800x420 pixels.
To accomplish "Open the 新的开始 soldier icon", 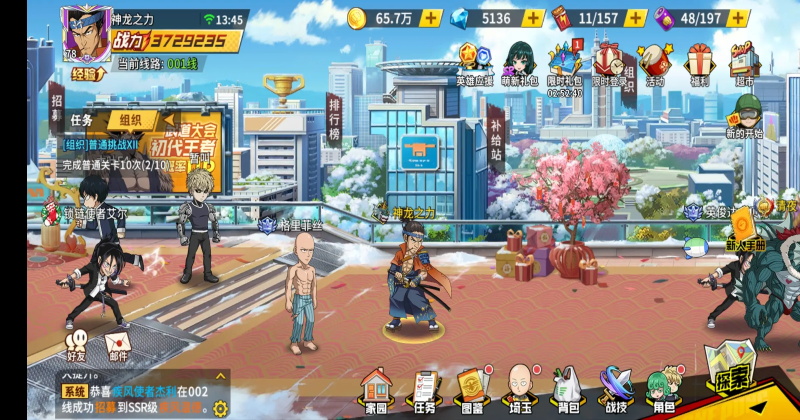I will [x=743, y=112].
